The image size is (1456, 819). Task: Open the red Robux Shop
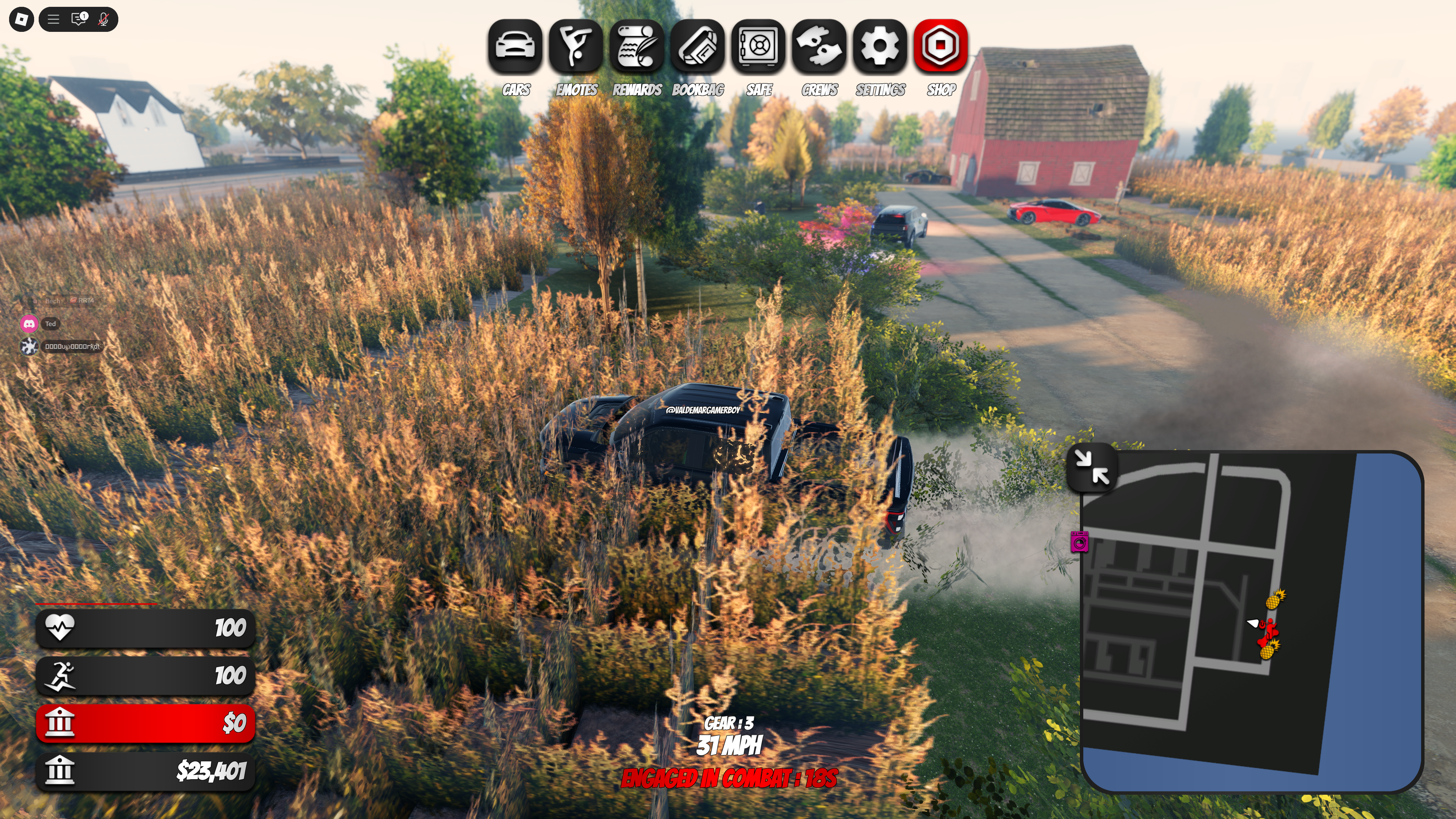click(x=940, y=46)
